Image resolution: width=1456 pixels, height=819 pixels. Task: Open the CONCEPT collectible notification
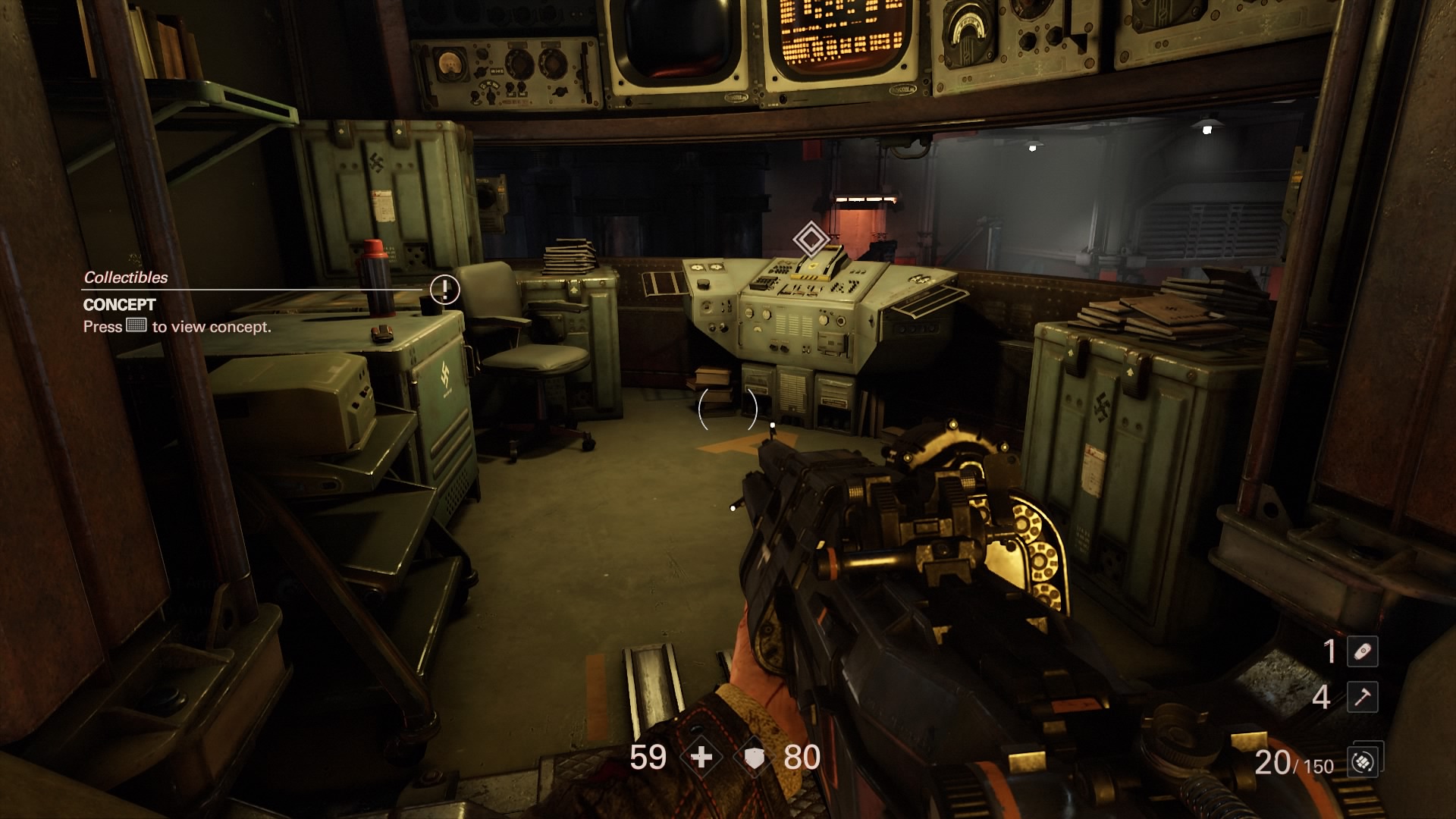click(x=120, y=305)
